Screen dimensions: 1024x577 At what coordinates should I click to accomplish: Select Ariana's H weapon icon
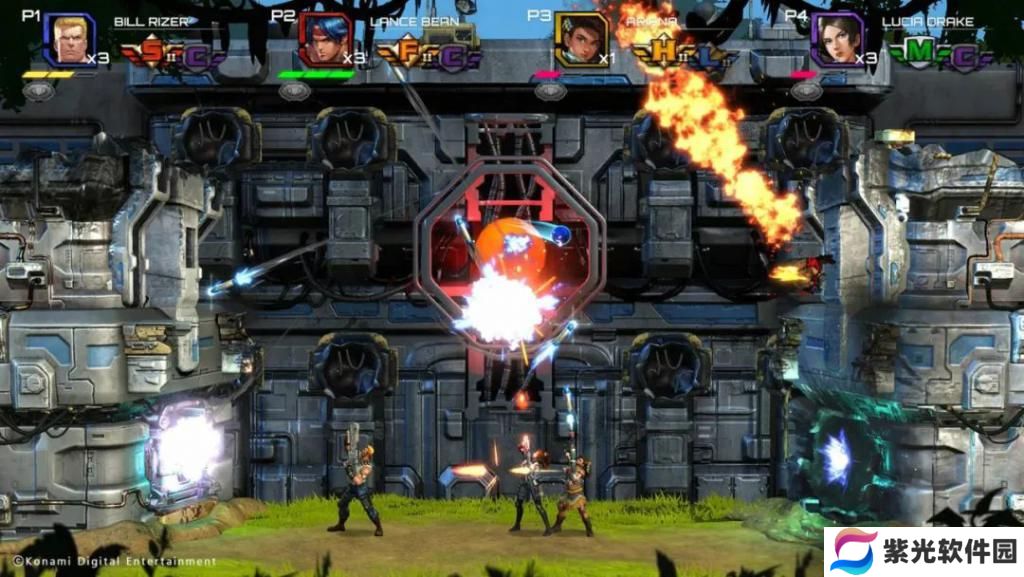click(x=664, y=52)
